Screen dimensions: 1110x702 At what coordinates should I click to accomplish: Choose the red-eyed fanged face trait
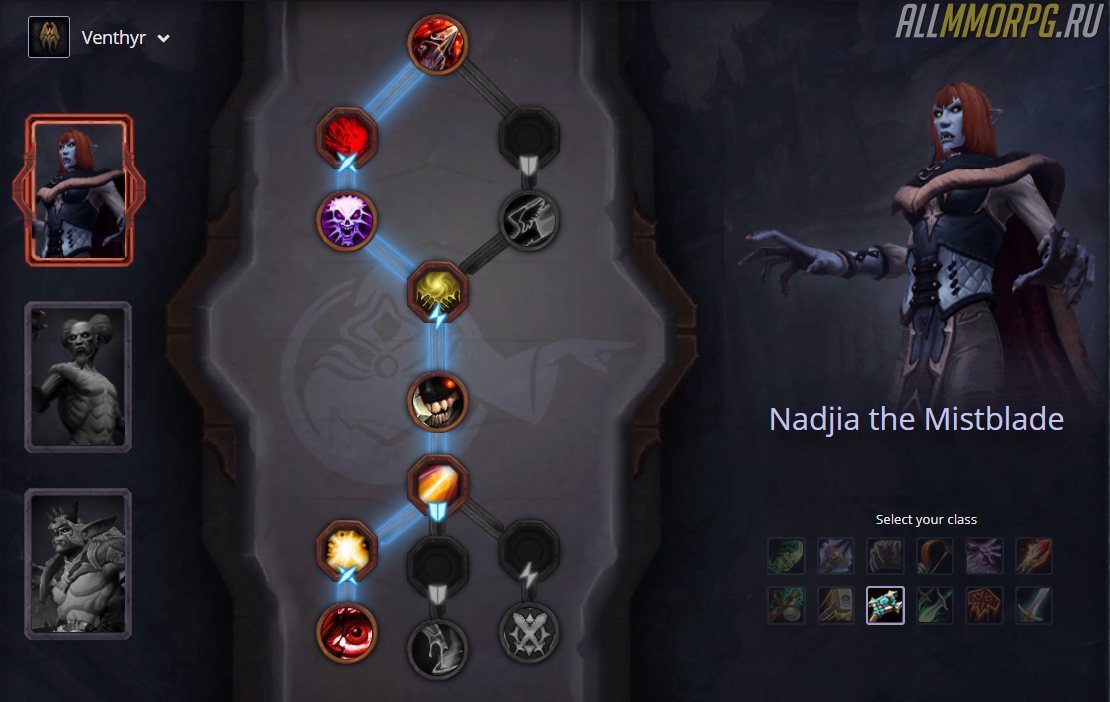coord(438,401)
